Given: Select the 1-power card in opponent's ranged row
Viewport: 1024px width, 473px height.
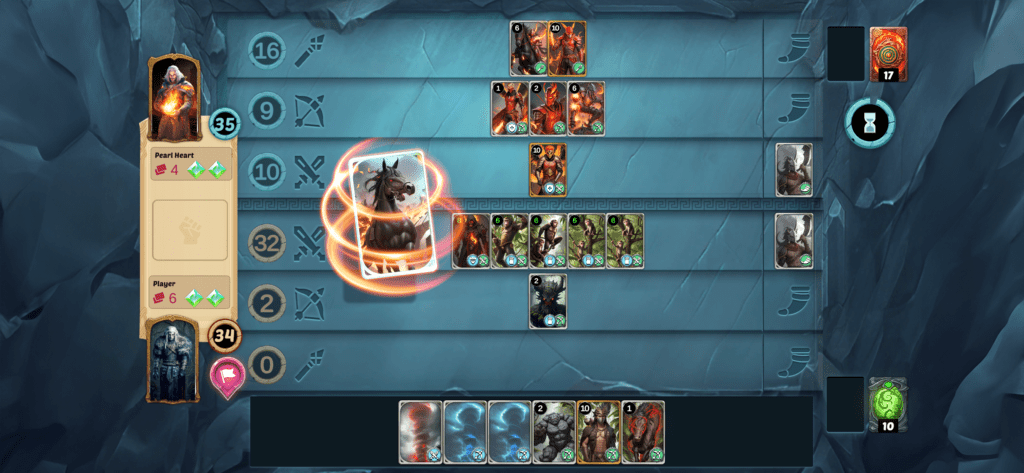Looking at the screenshot, I should (x=509, y=109).
